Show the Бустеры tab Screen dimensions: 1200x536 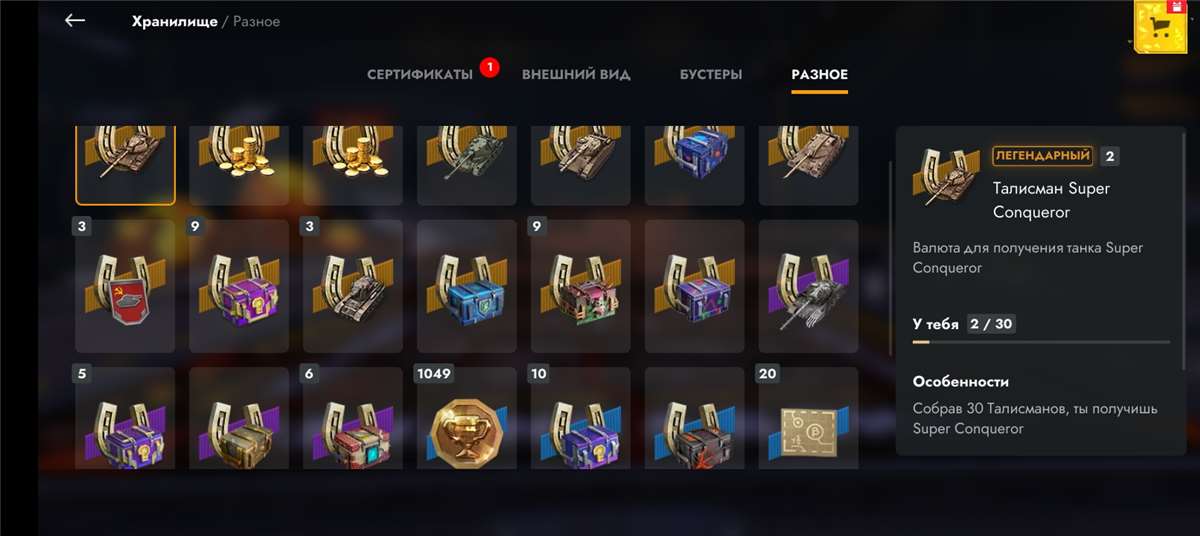(711, 75)
